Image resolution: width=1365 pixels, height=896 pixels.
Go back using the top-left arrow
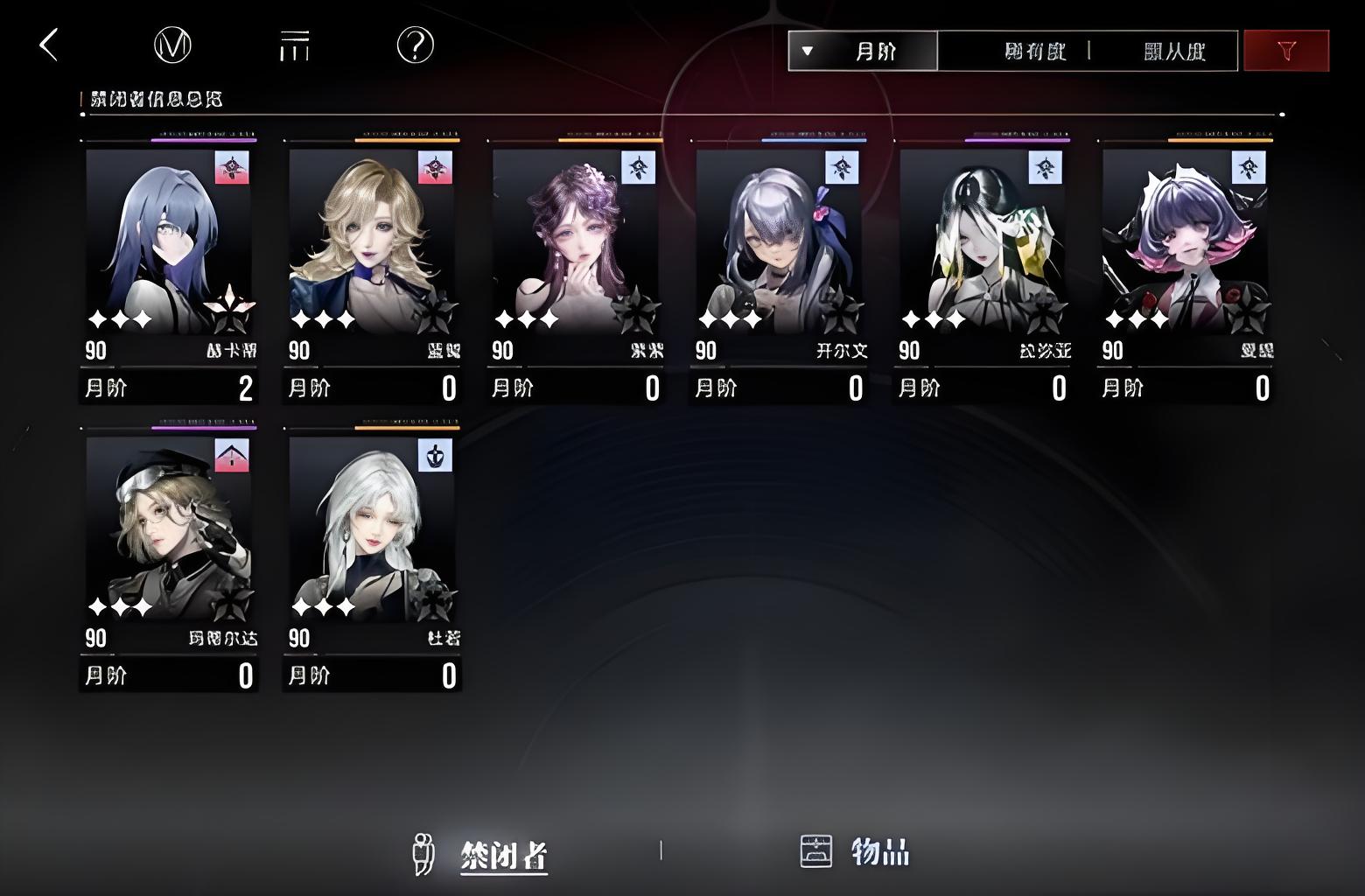point(49,45)
